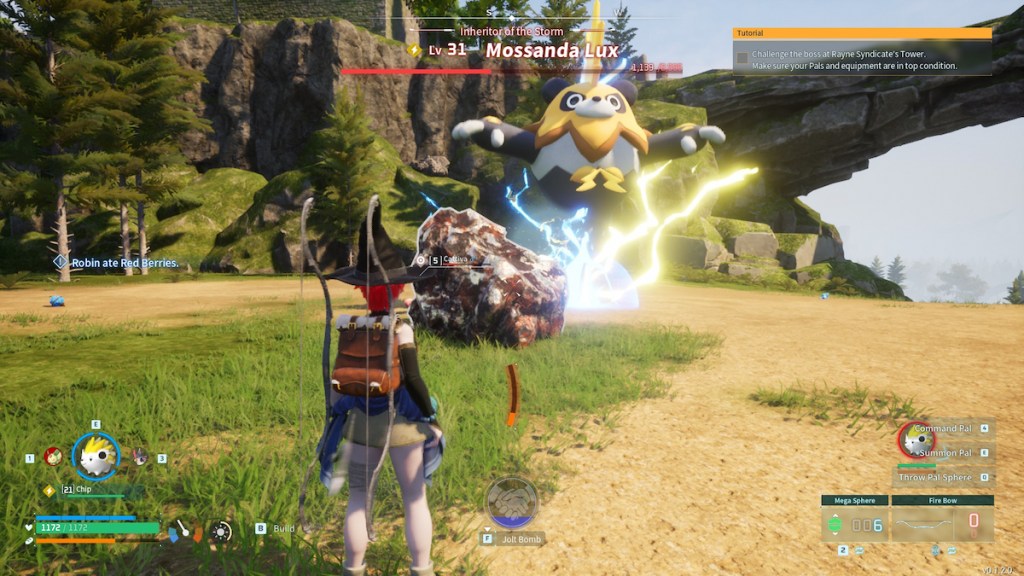Select the Fire Bow weapon slot
1024x576 pixels.
pyautogui.click(x=942, y=520)
